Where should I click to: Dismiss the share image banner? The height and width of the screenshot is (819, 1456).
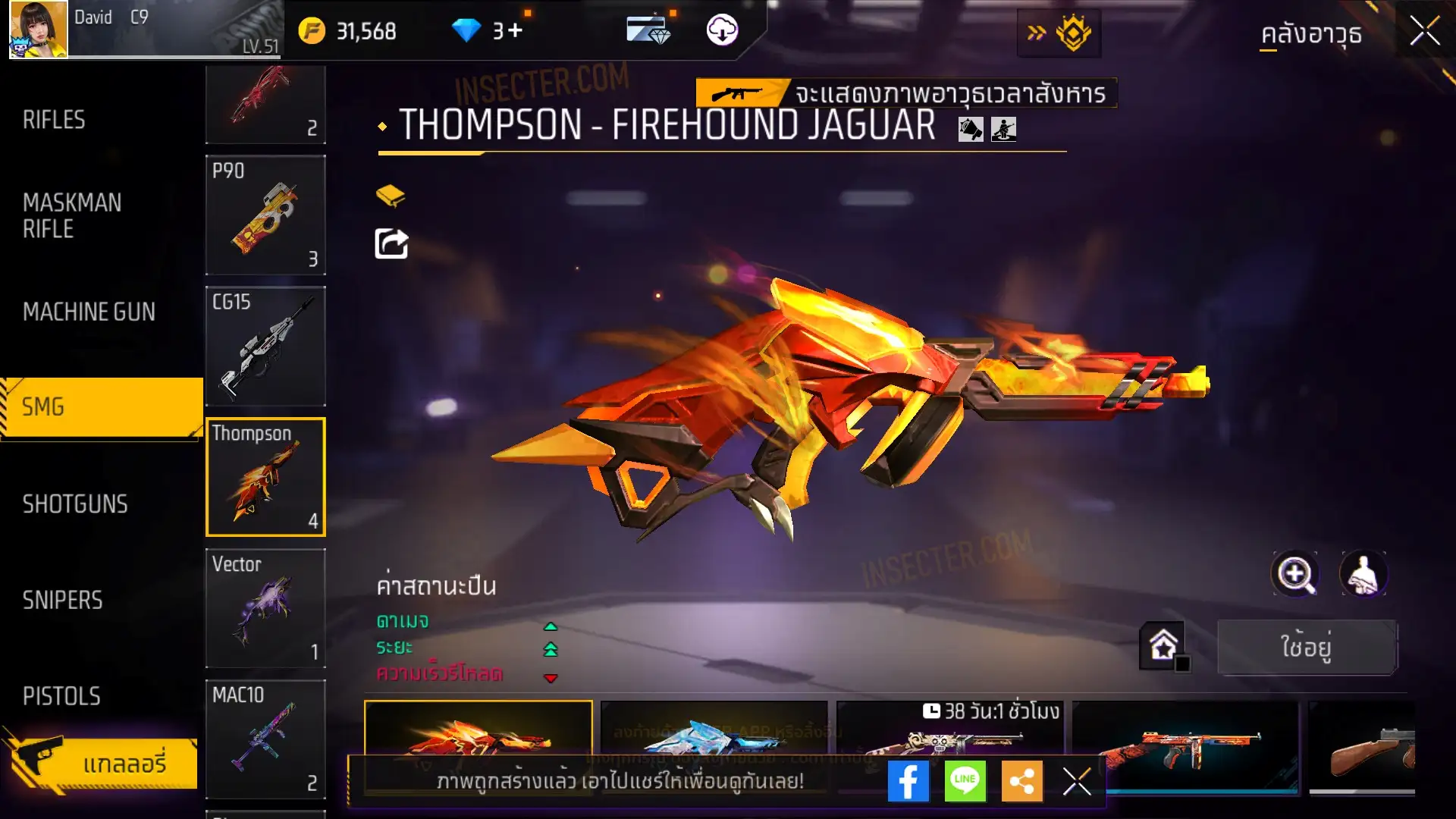[x=1076, y=781]
